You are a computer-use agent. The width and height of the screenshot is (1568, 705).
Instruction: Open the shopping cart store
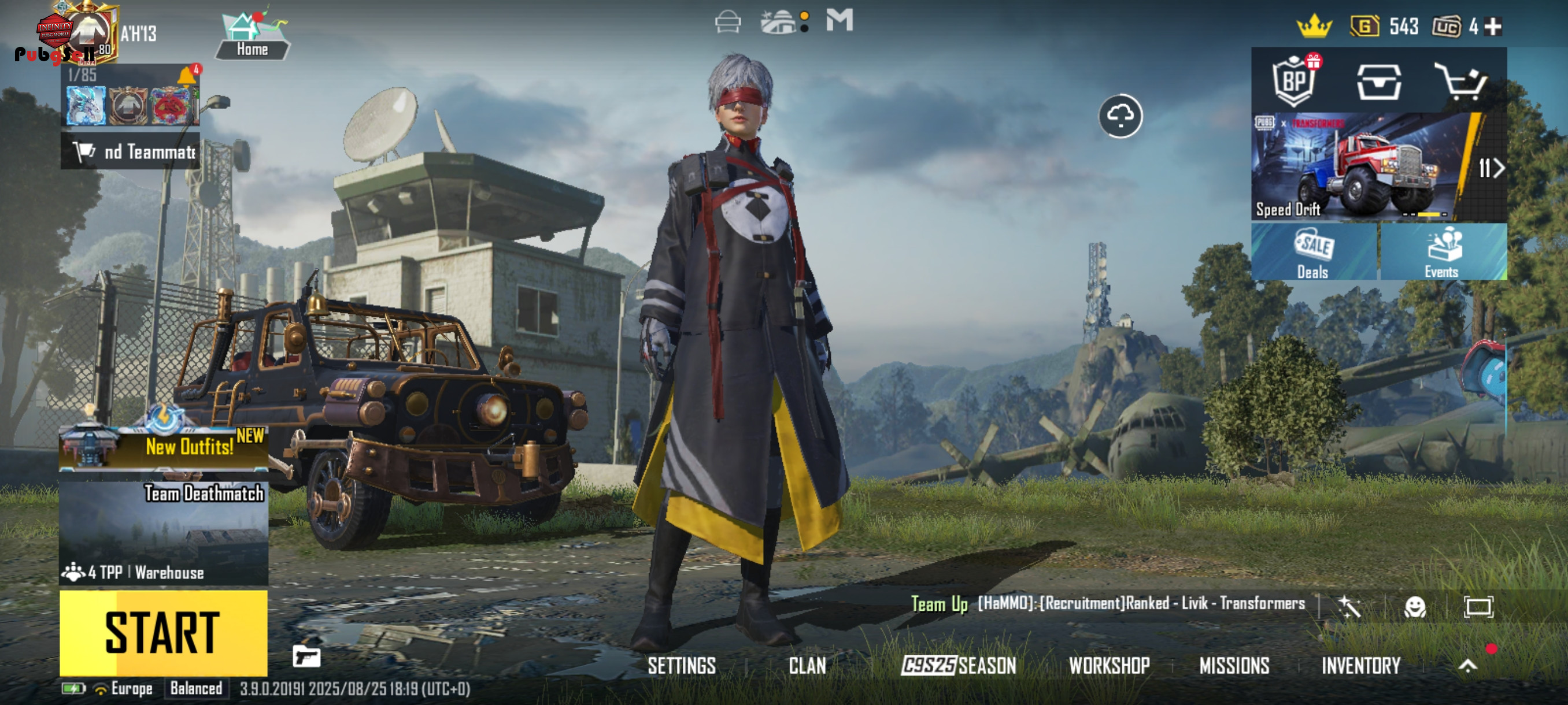click(x=1460, y=81)
